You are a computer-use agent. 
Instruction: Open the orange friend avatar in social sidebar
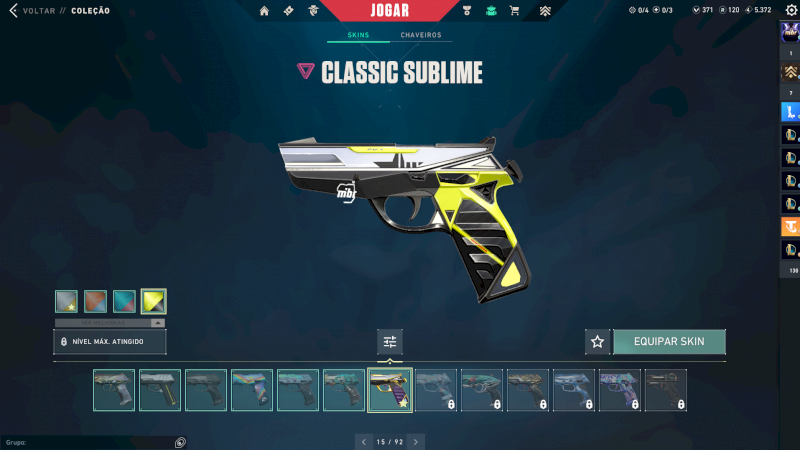tap(790, 226)
